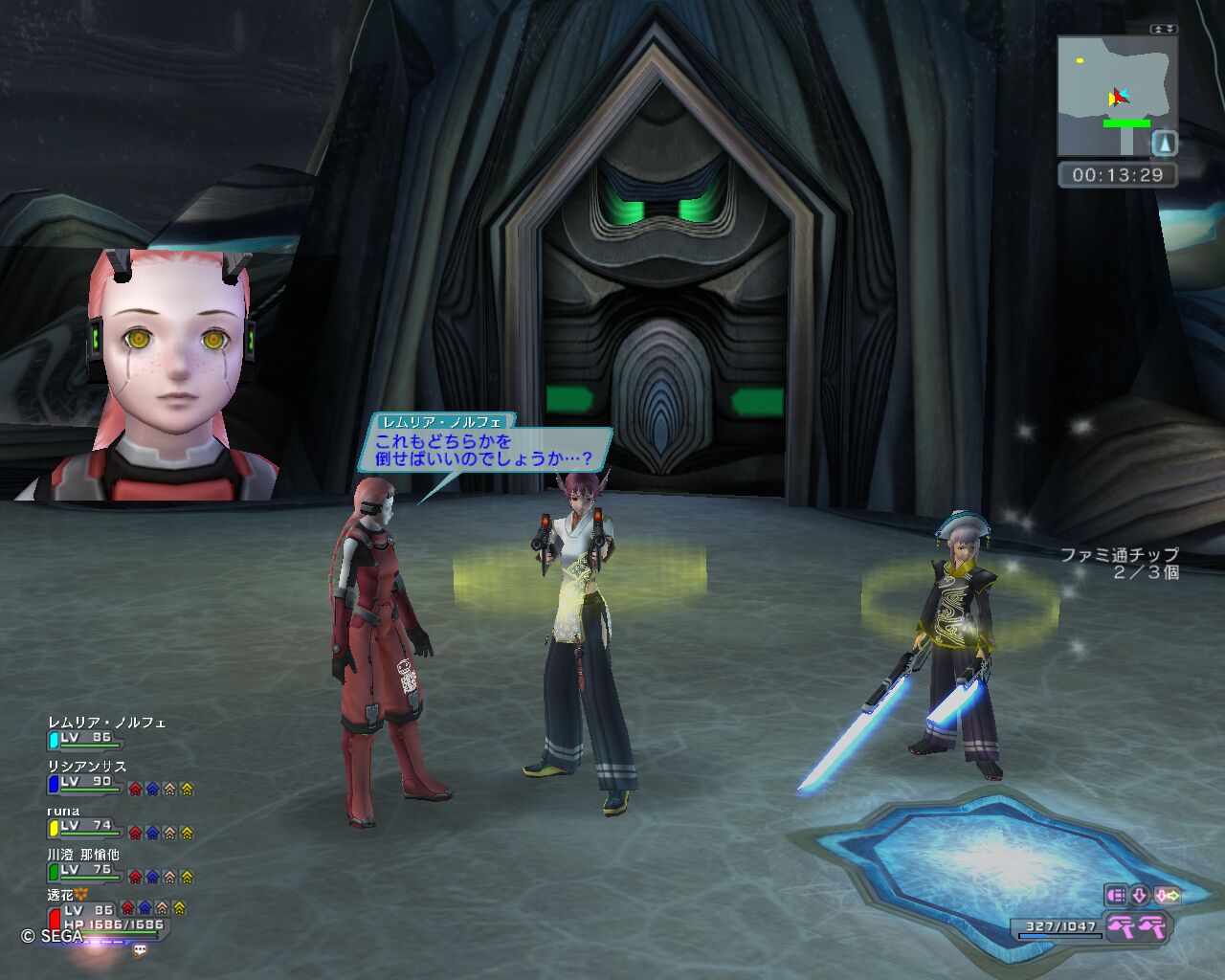Select the equipped twin handguns weapon slot
This screenshot has height=980, width=1225.
point(1137,926)
